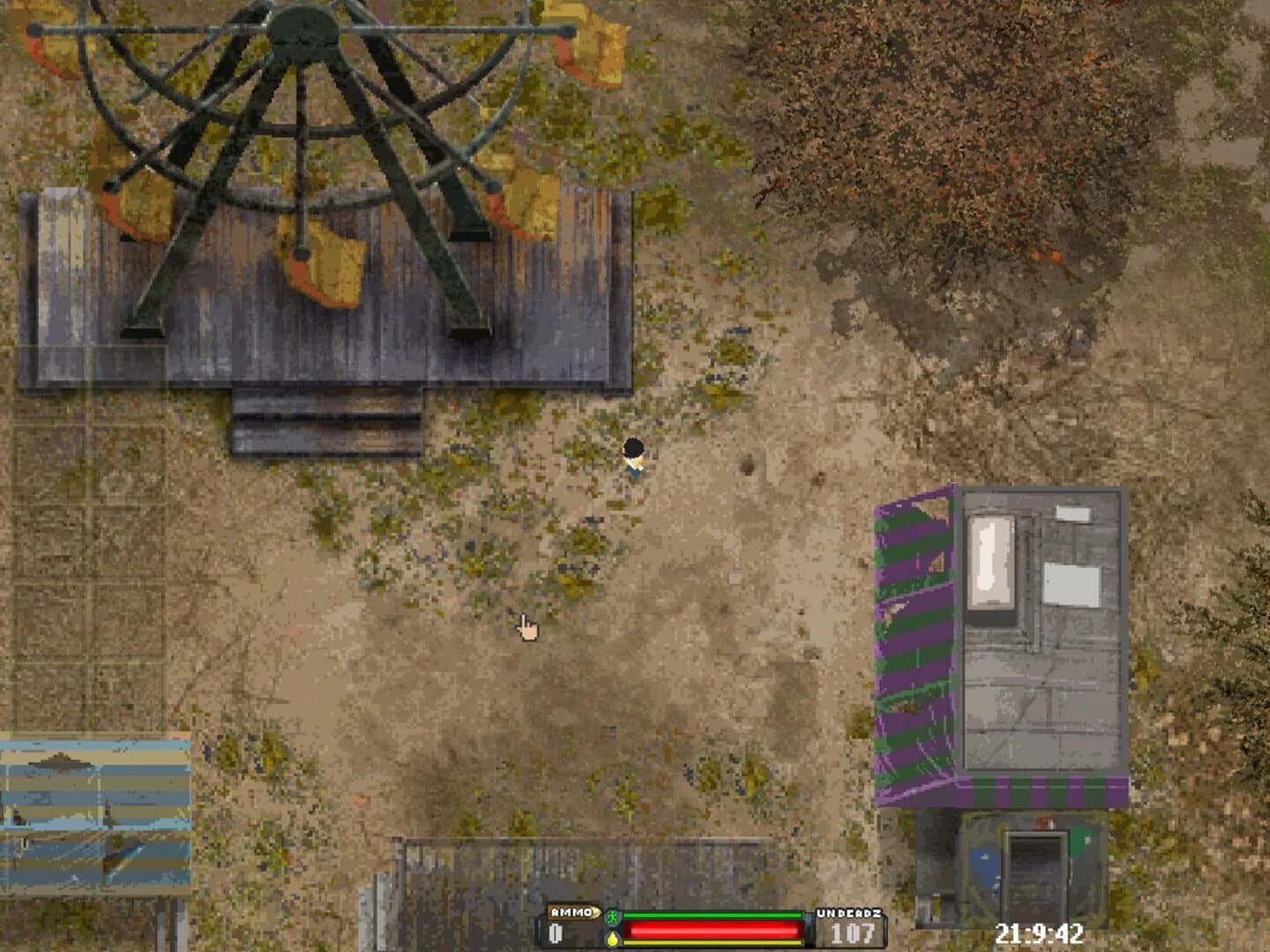Click the green radiation status icon
1270x952 pixels.
(x=611, y=918)
